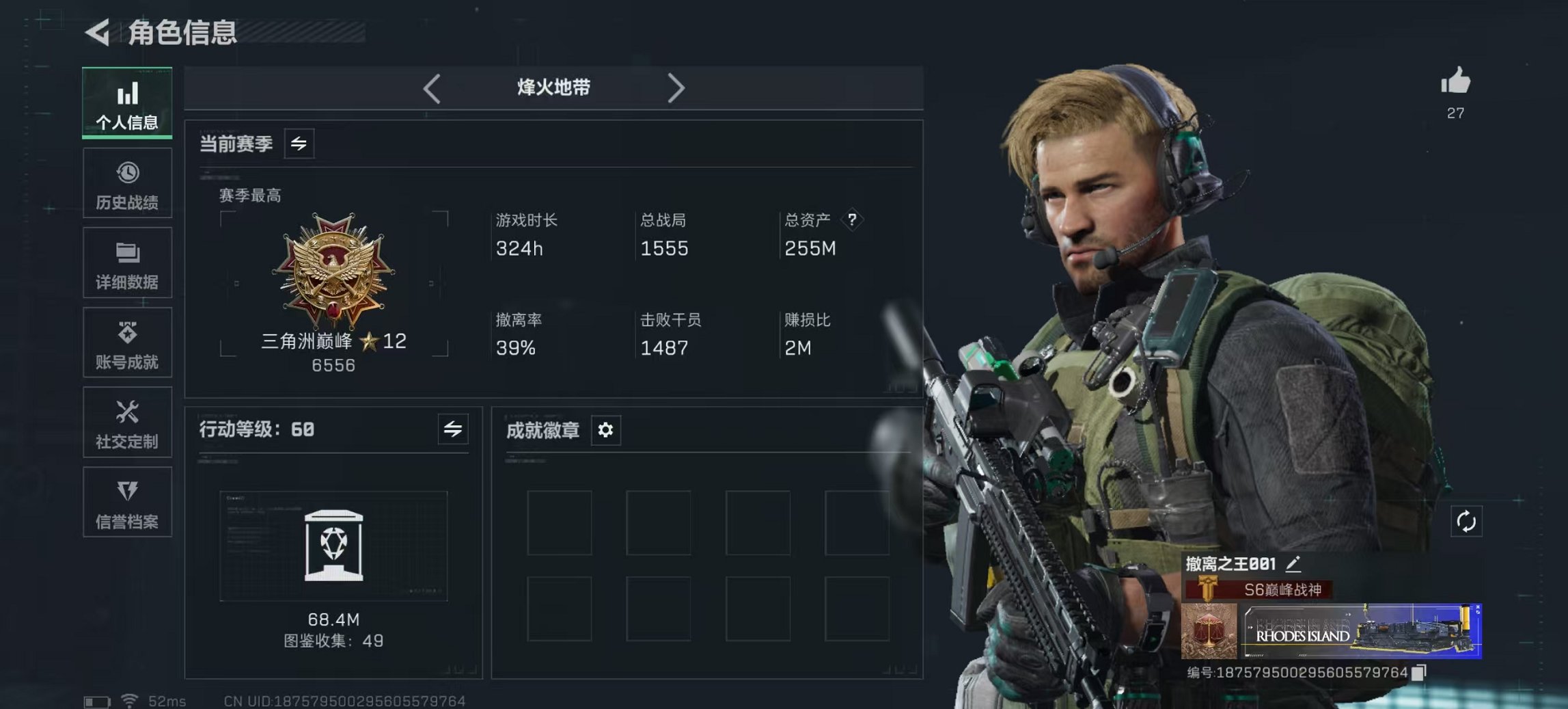Open the 成就徽章 settings gear
This screenshot has width=1568, height=709.
coord(604,430)
